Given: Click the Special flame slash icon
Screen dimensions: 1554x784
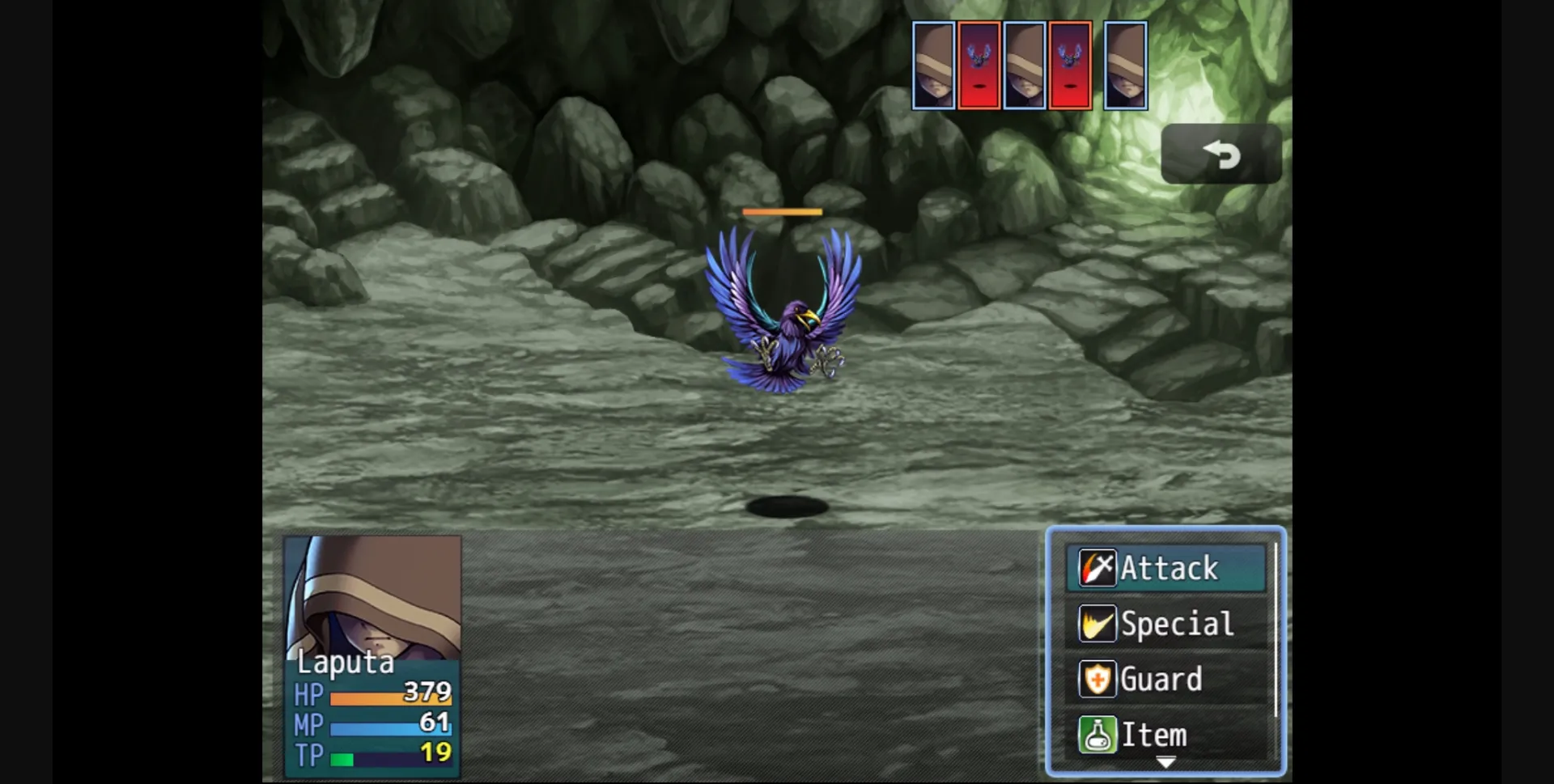Looking at the screenshot, I should tap(1098, 623).
